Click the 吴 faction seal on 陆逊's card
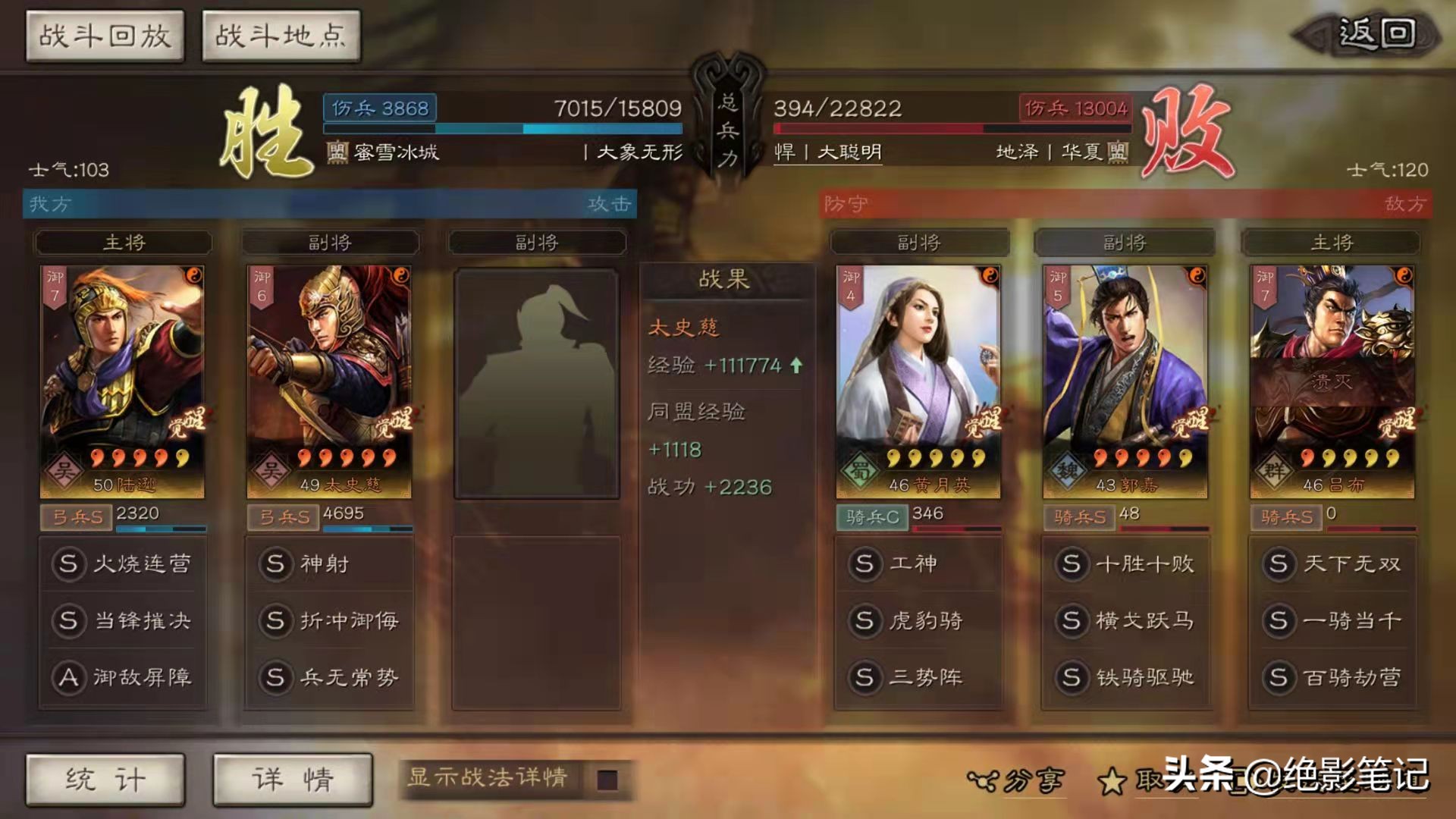This screenshot has height=819, width=1456. (x=63, y=469)
